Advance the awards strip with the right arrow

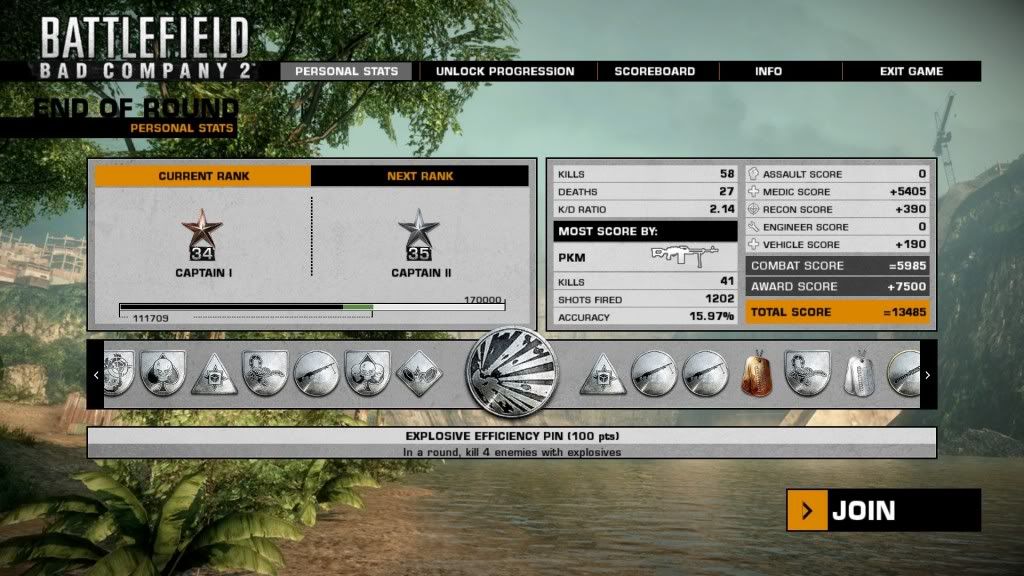(x=928, y=375)
